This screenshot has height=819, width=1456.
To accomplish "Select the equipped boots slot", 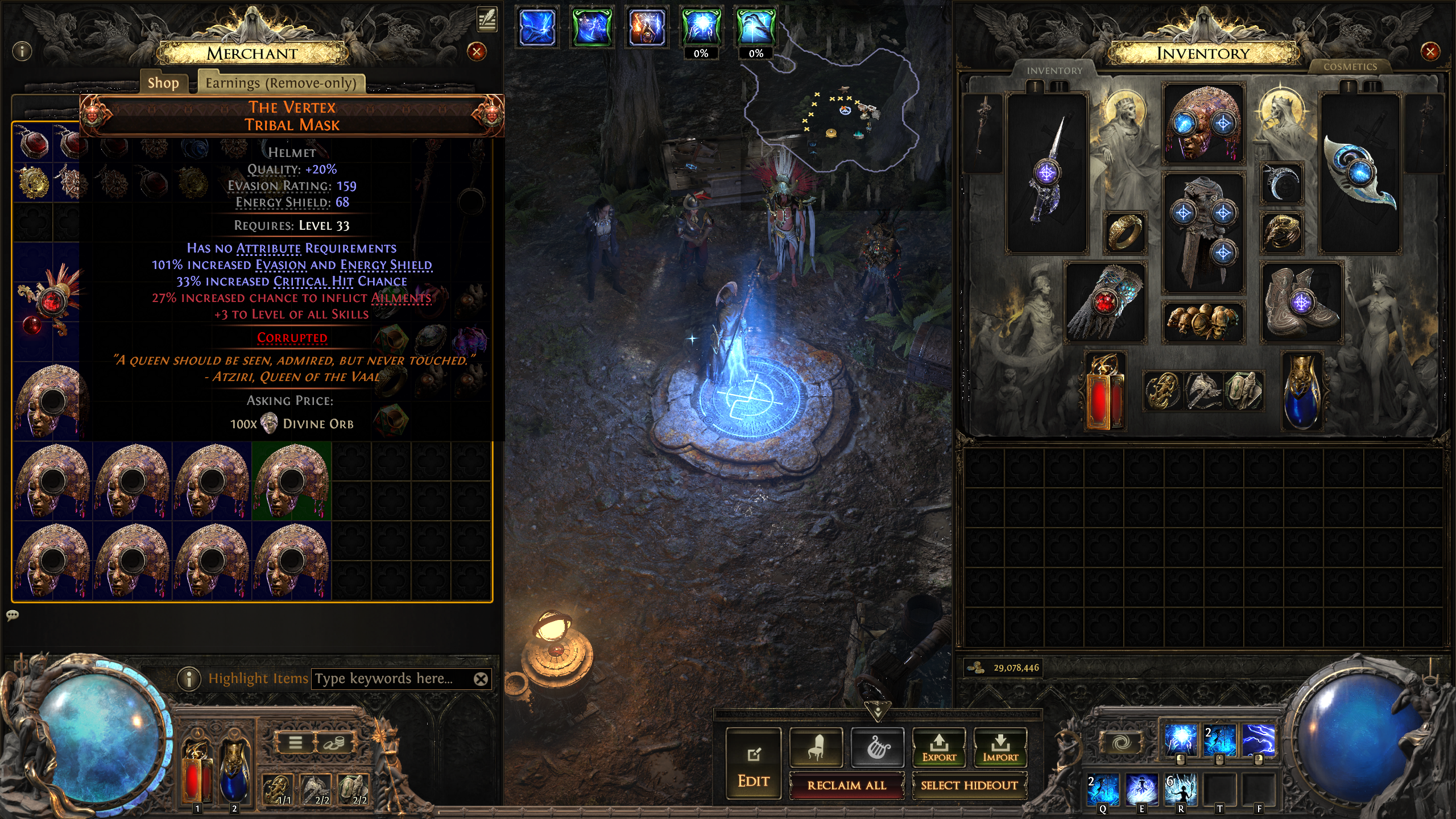I will [1301, 303].
